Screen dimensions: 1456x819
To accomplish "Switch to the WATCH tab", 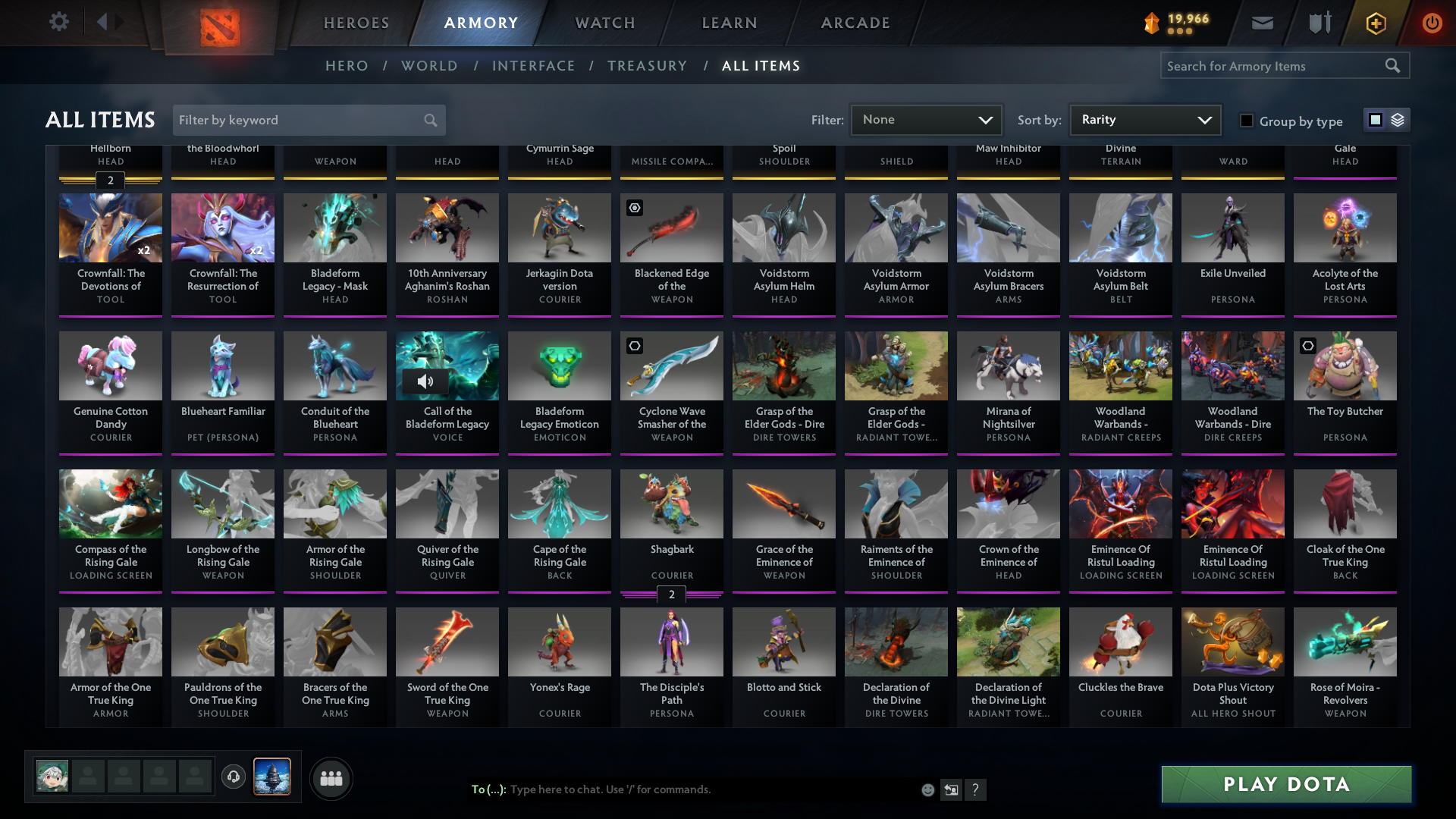I will click(x=604, y=23).
